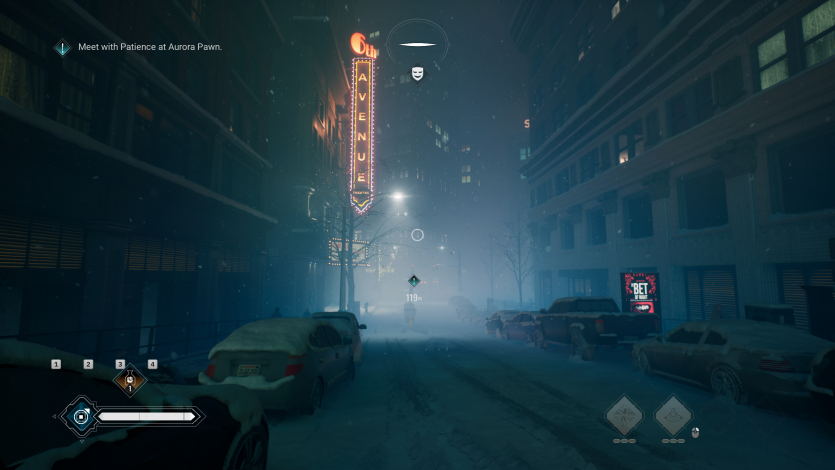Click the blue diamond emblem beside health bar

click(77, 415)
